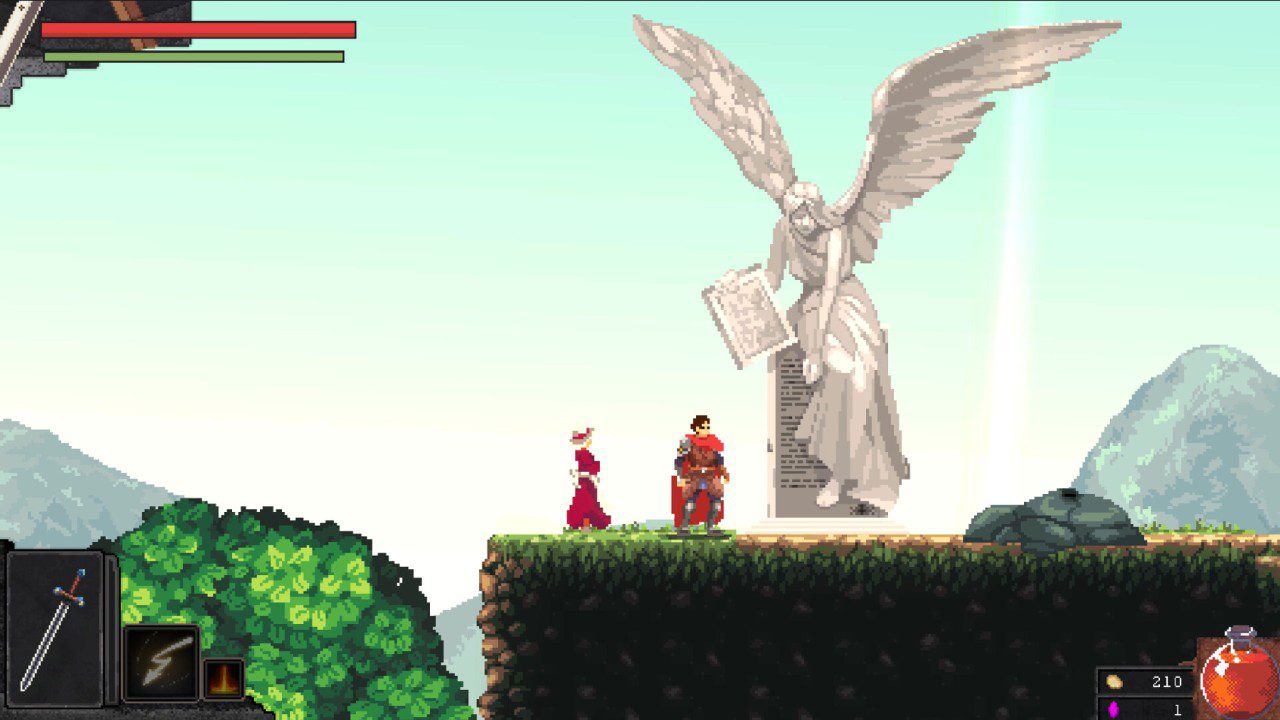1280x720 pixels.
Task: Click the beam of light behind the statue
Action: 1010,250
